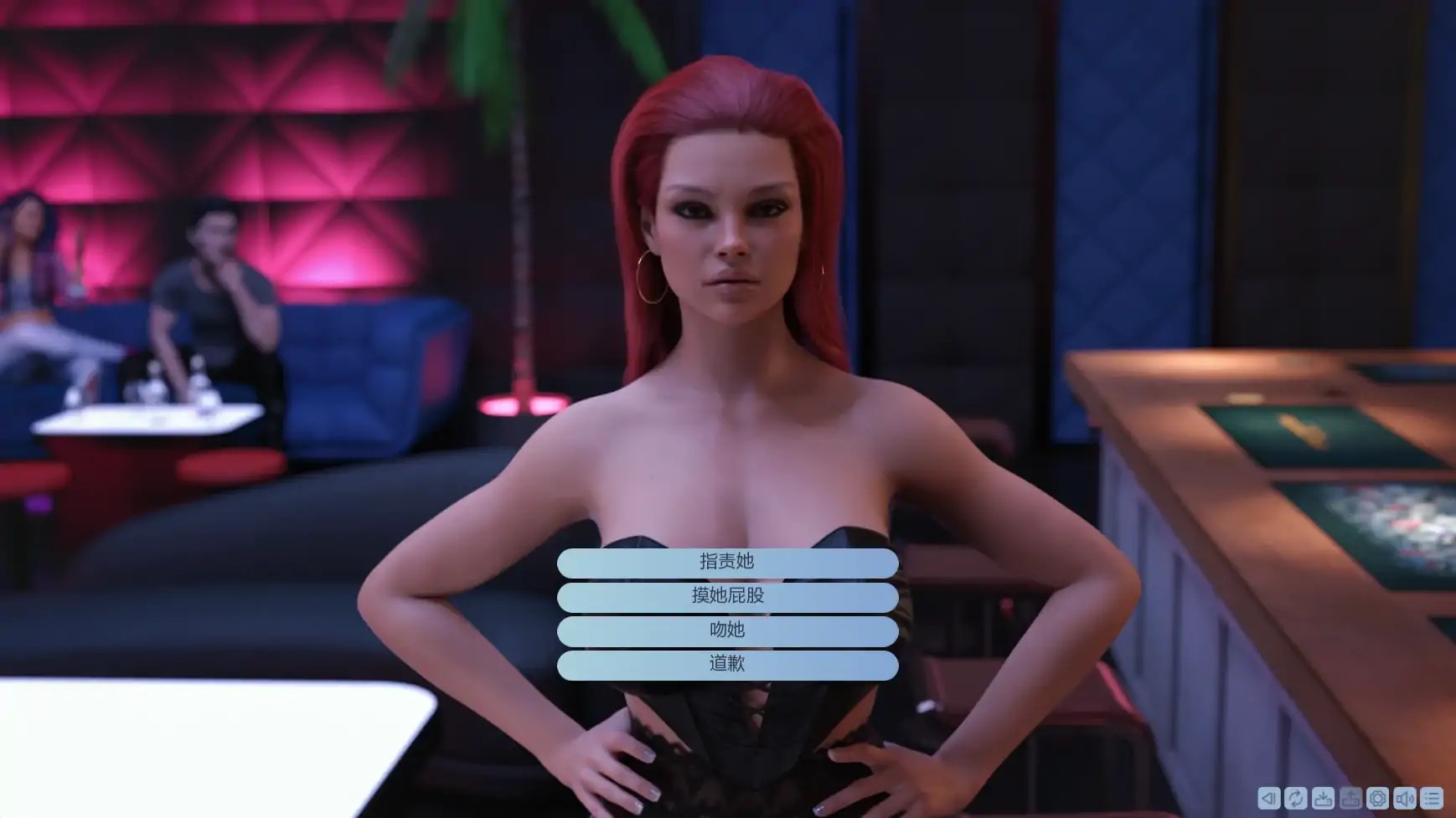Enable skip mode with circular arrows icon
The image size is (1456, 818).
click(x=1294, y=798)
